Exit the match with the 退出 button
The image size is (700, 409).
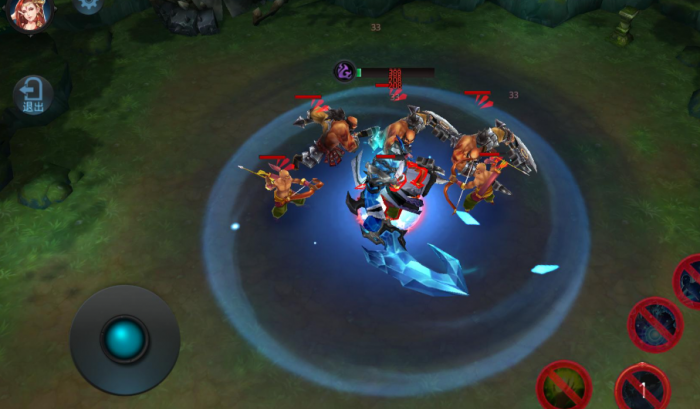click(x=33, y=95)
